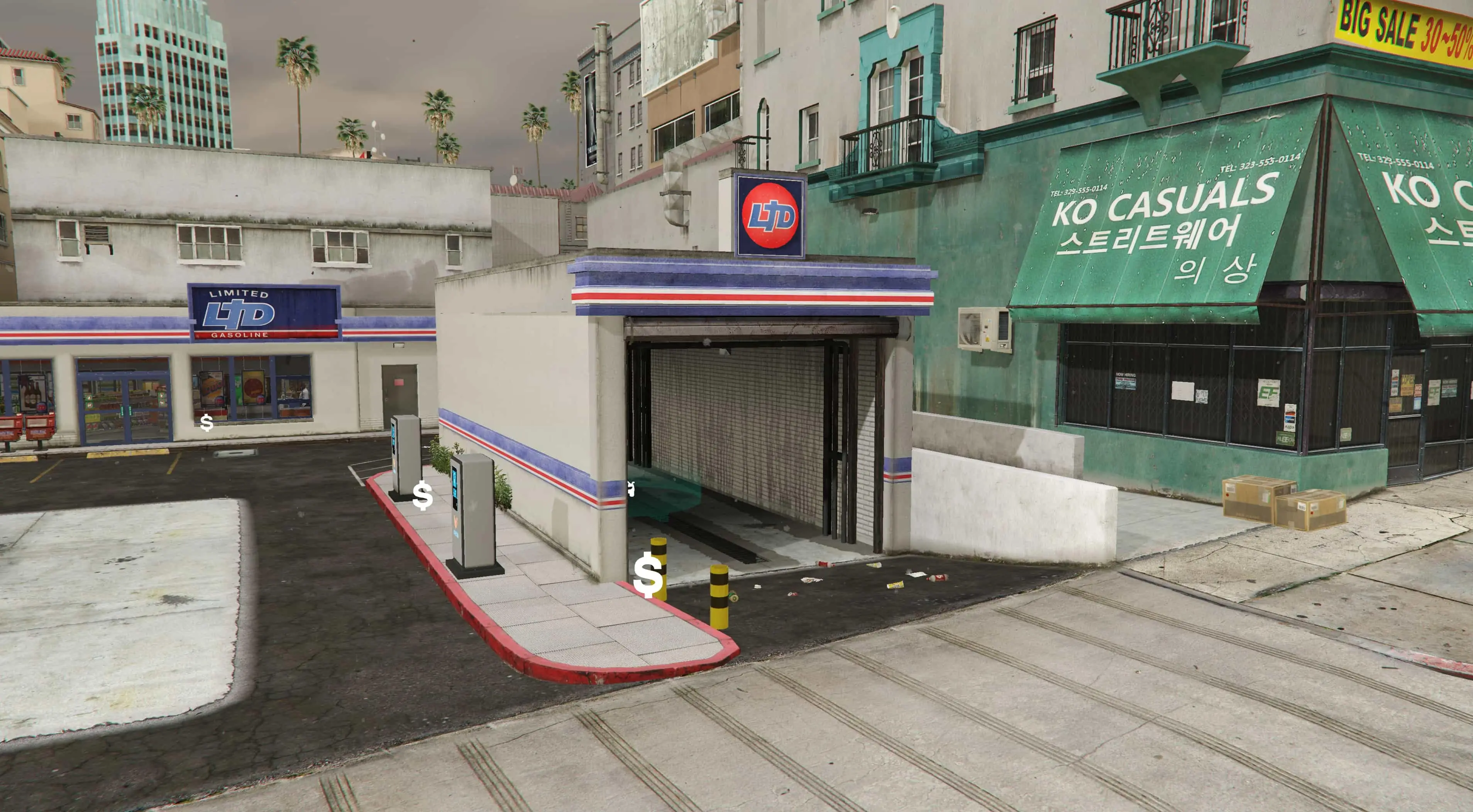Select the large dollar marker at the car wash entrance

tap(648, 575)
